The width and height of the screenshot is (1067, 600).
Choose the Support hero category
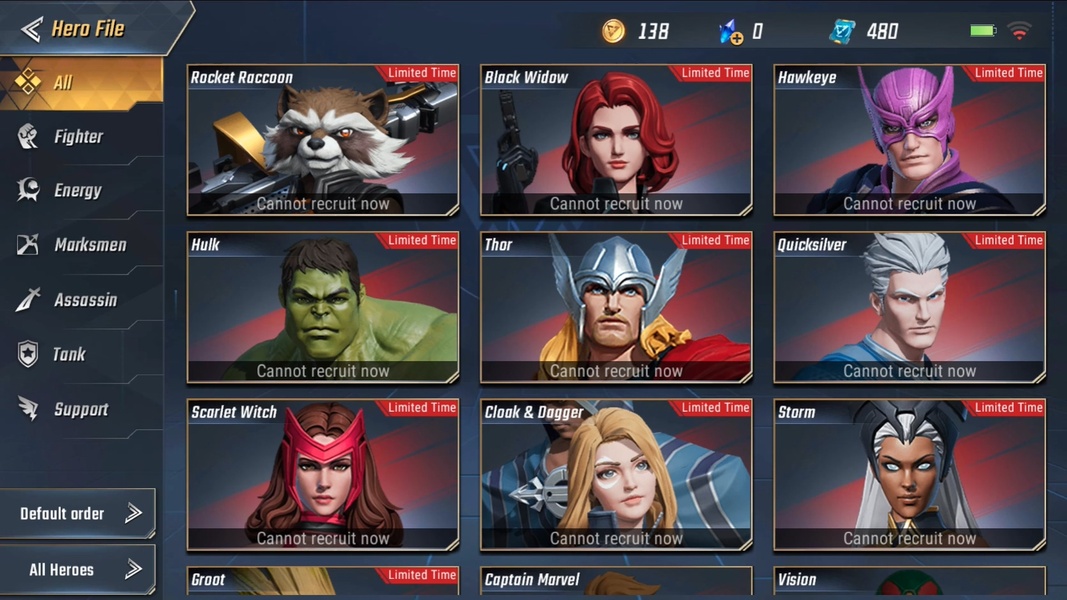click(x=80, y=409)
